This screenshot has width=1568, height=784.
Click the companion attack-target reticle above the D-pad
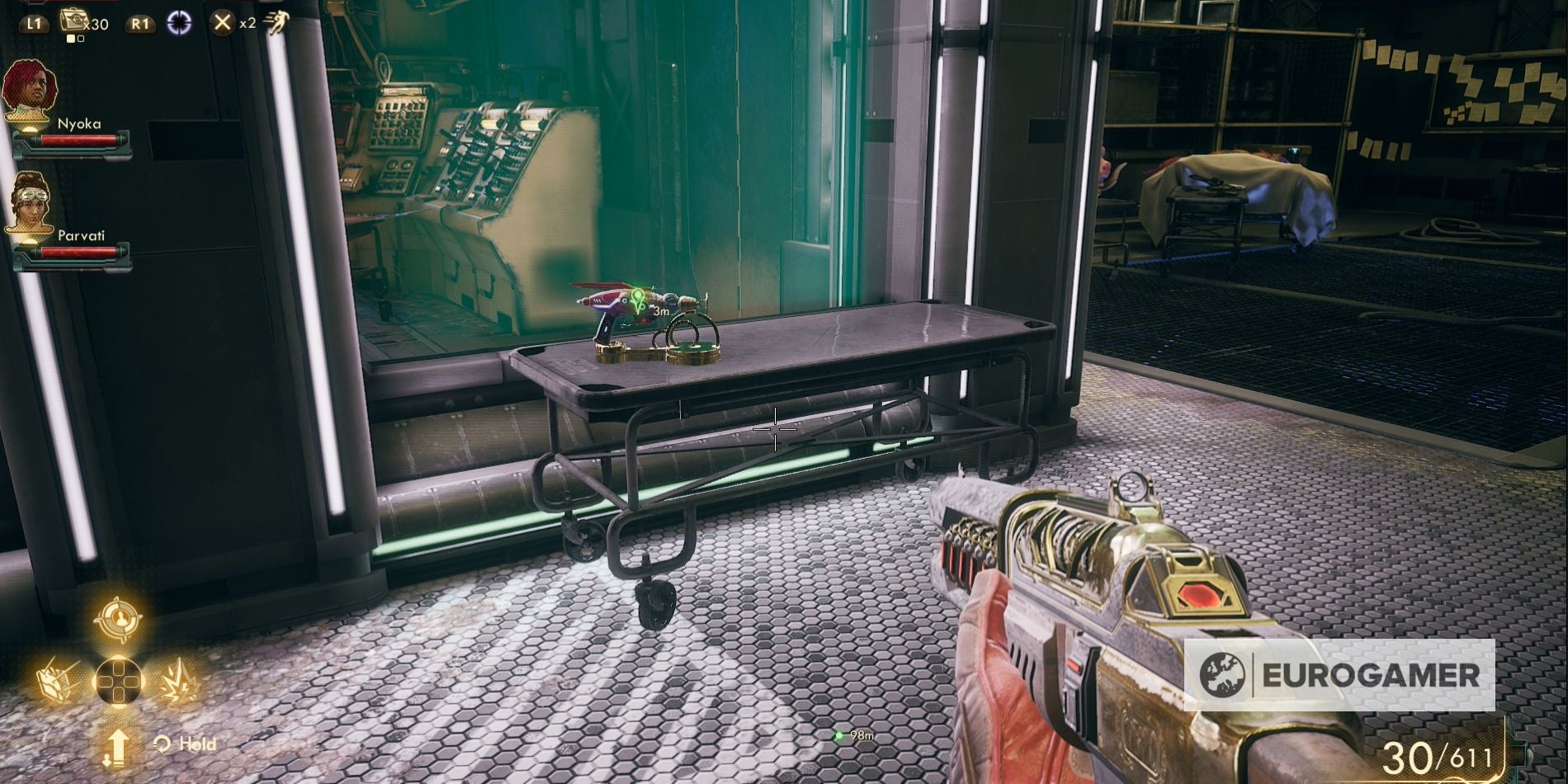click(x=120, y=619)
